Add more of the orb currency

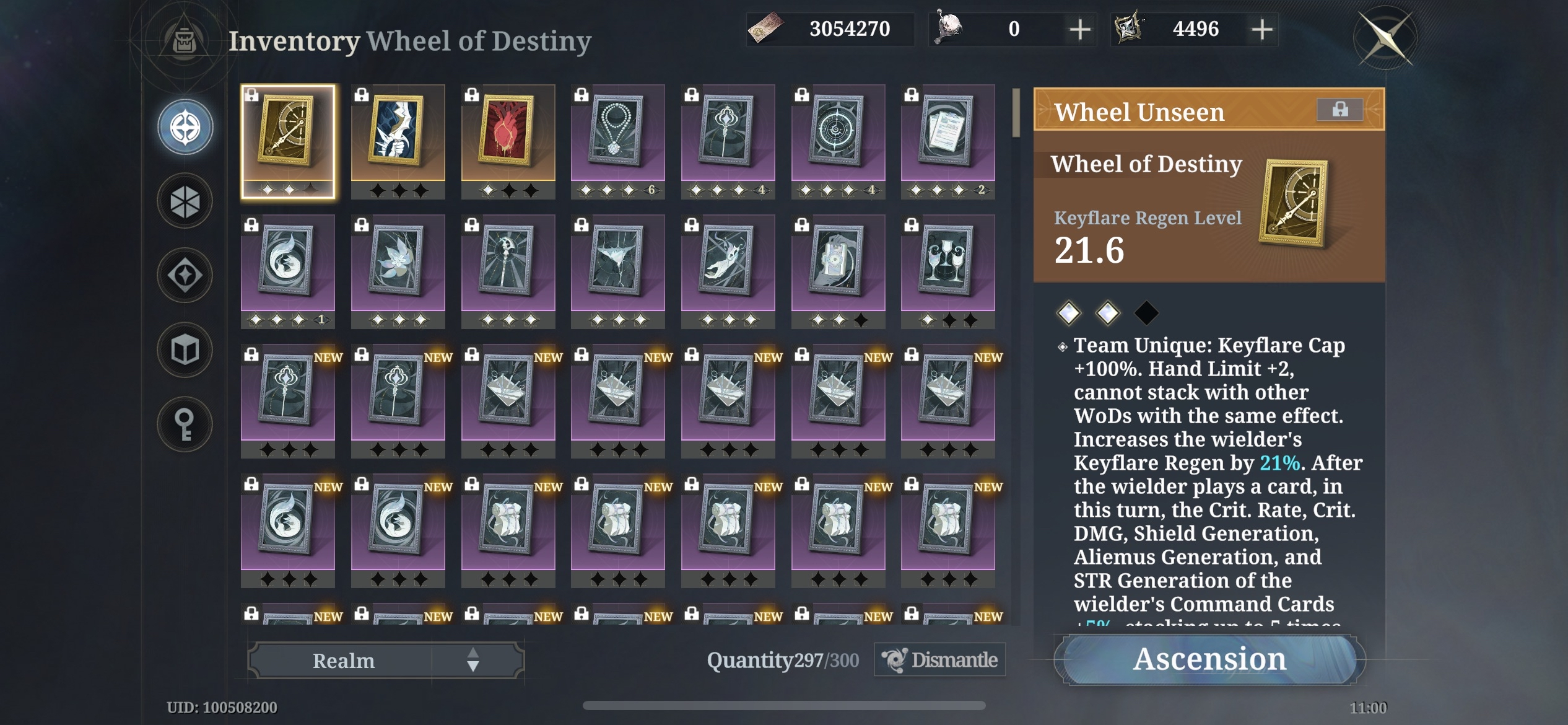click(x=1080, y=29)
